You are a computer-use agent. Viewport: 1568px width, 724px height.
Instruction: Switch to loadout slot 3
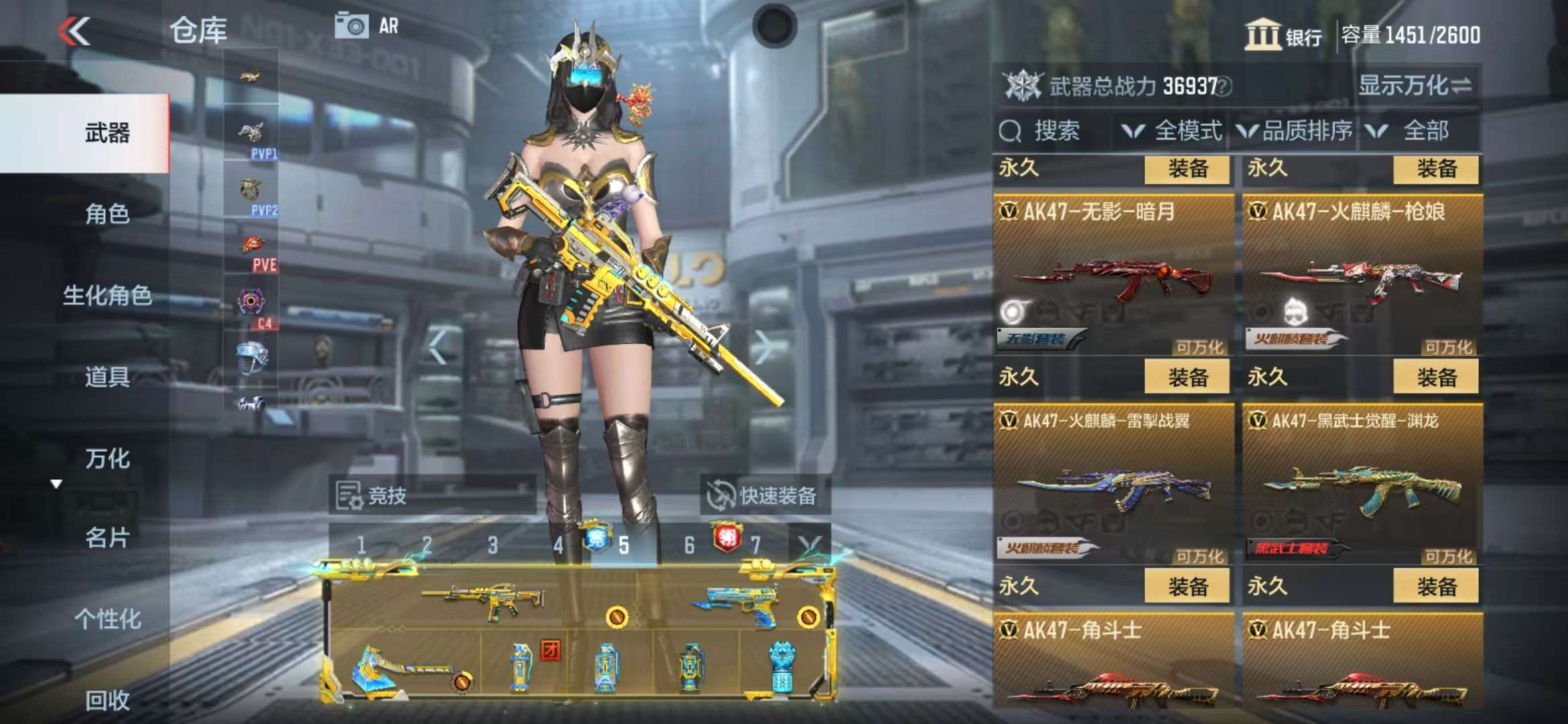click(x=493, y=545)
